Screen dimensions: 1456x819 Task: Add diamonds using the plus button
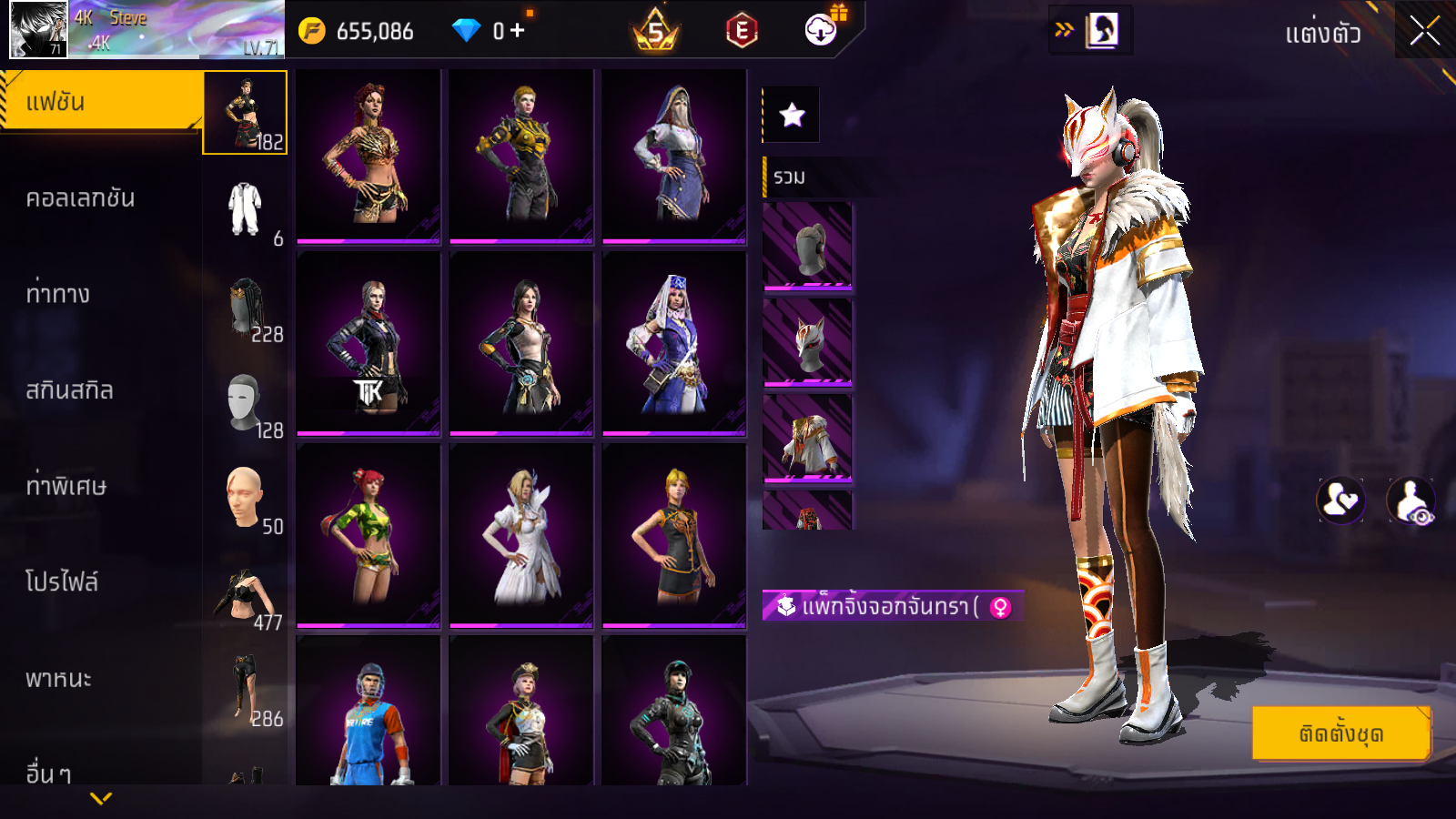[x=517, y=31]
